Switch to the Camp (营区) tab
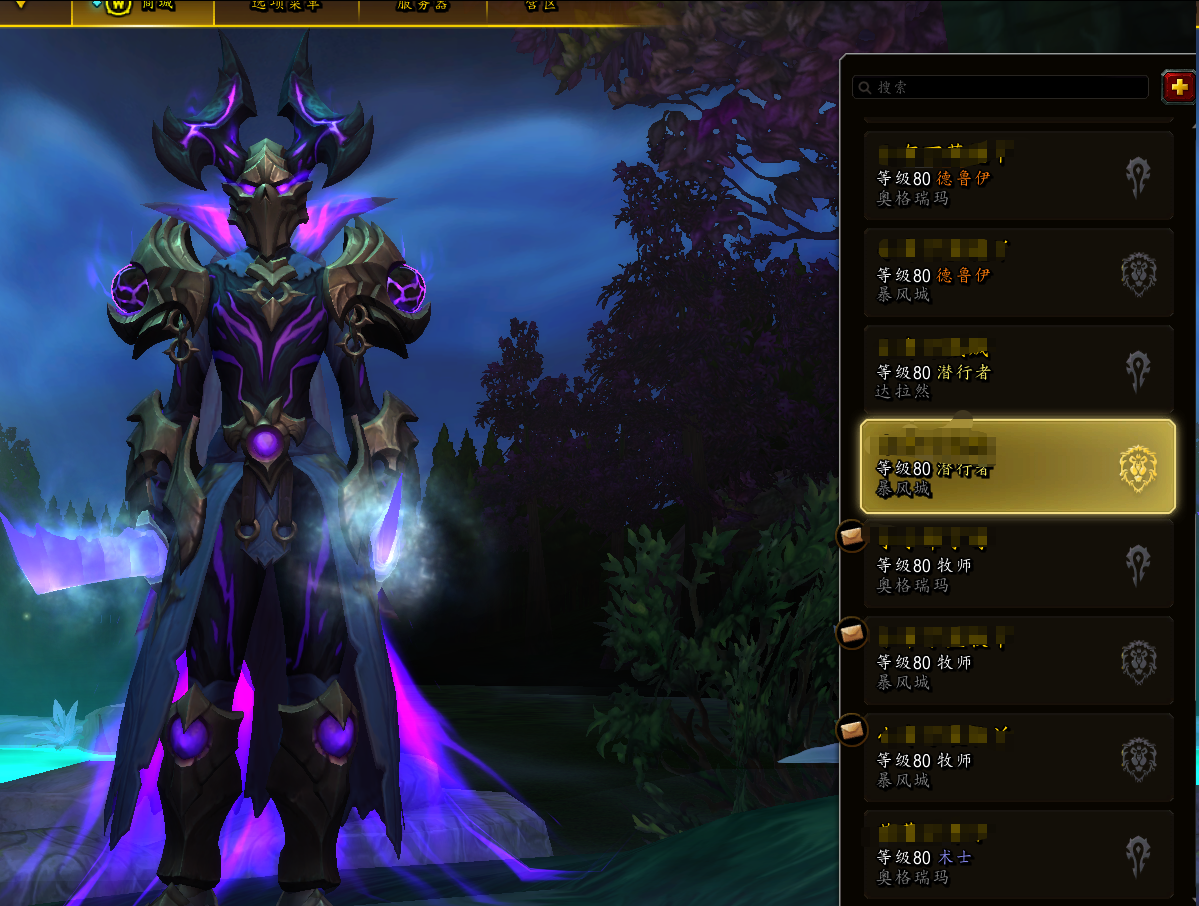 [x=540, y=6]
